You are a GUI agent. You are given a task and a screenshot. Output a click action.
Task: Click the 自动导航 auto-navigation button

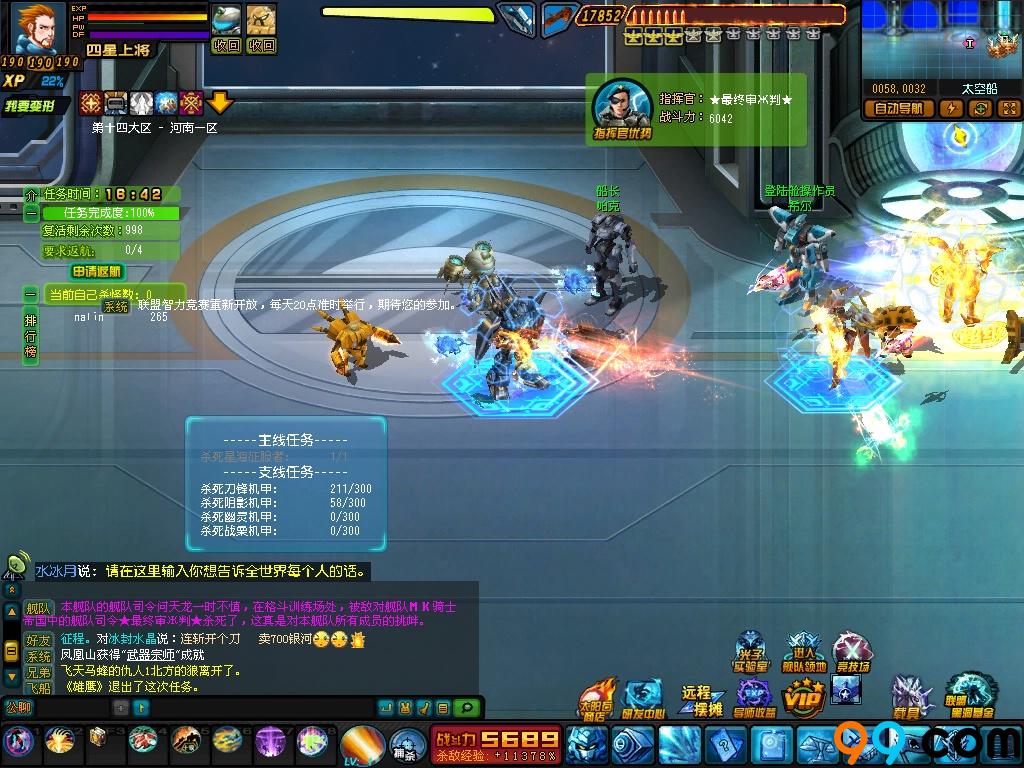coord(899,109)
